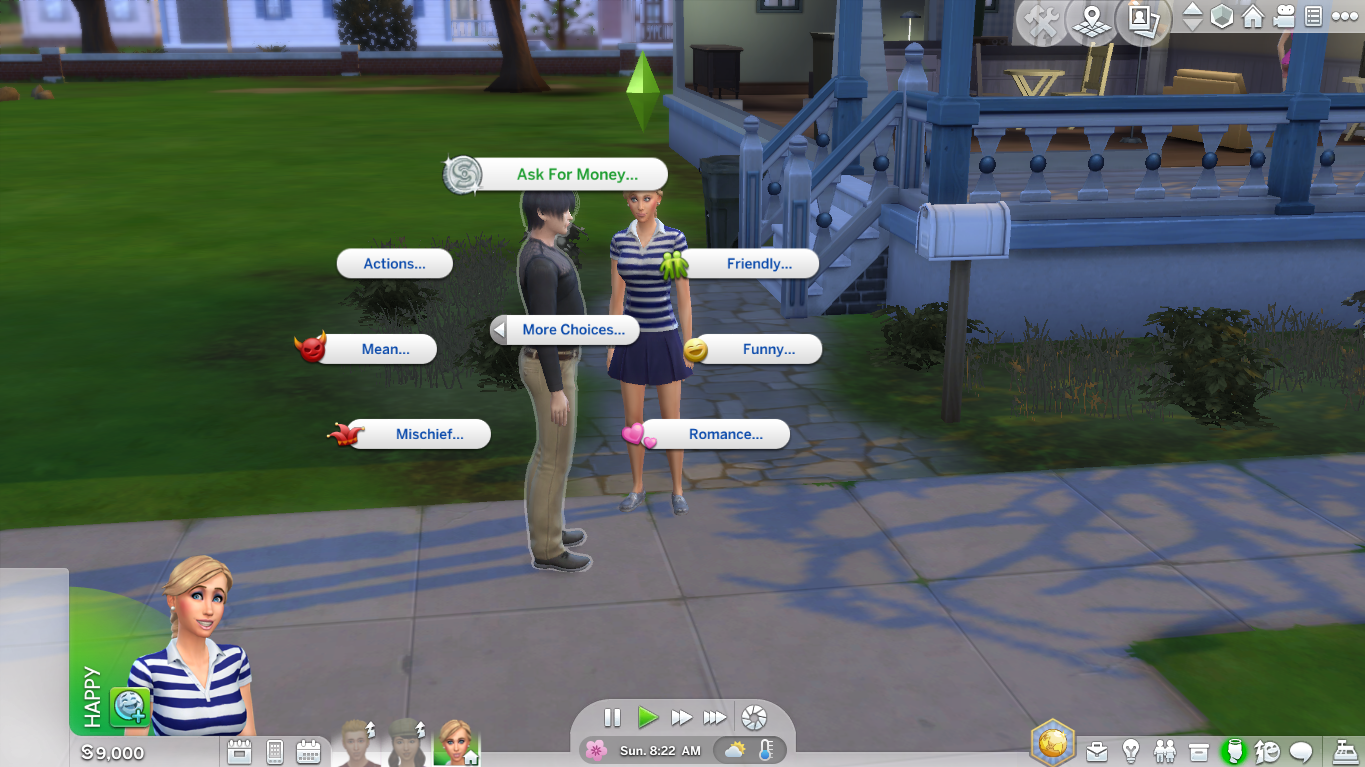
Task: Toggle walls view with the home icon
Action: point(1251,16)
